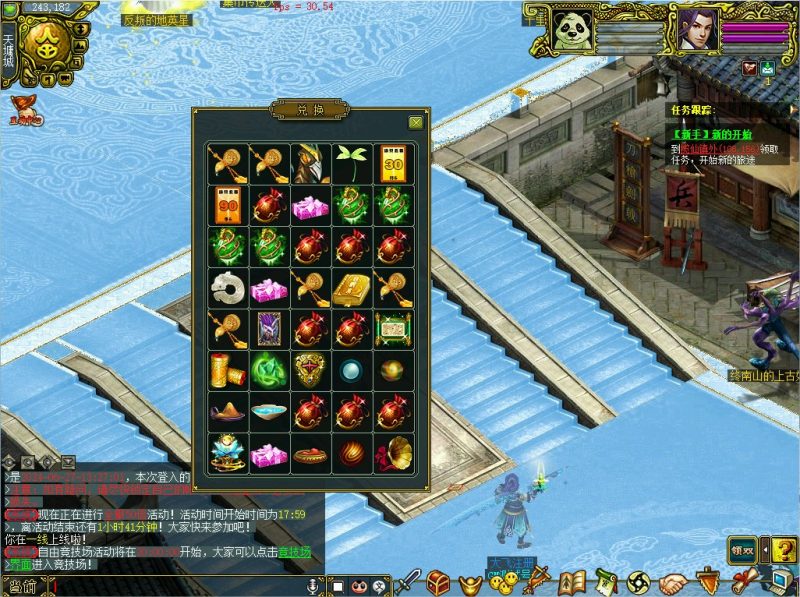This screenshot has height=597, width=800.
Task: Choose the orange card marked 90
Action: tap(228, 205)
